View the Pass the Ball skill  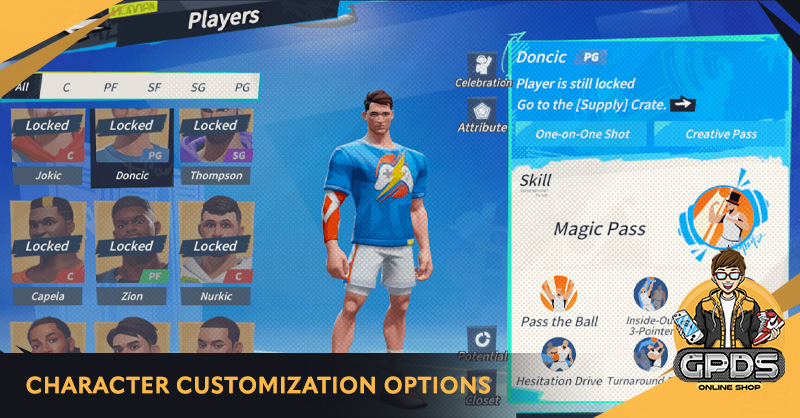click(x=559, y=297)
